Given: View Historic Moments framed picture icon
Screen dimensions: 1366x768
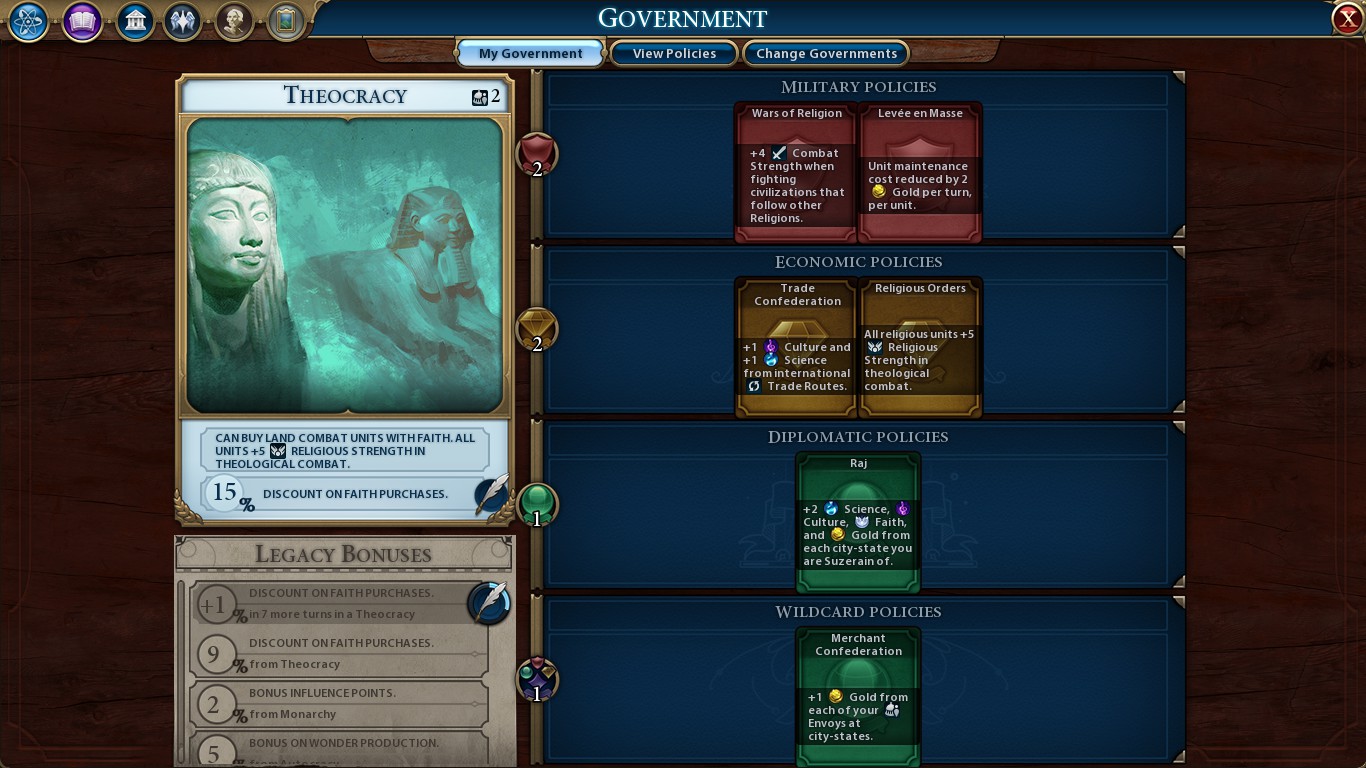Looking at the screenshot, I should click(x=285, y=22).
